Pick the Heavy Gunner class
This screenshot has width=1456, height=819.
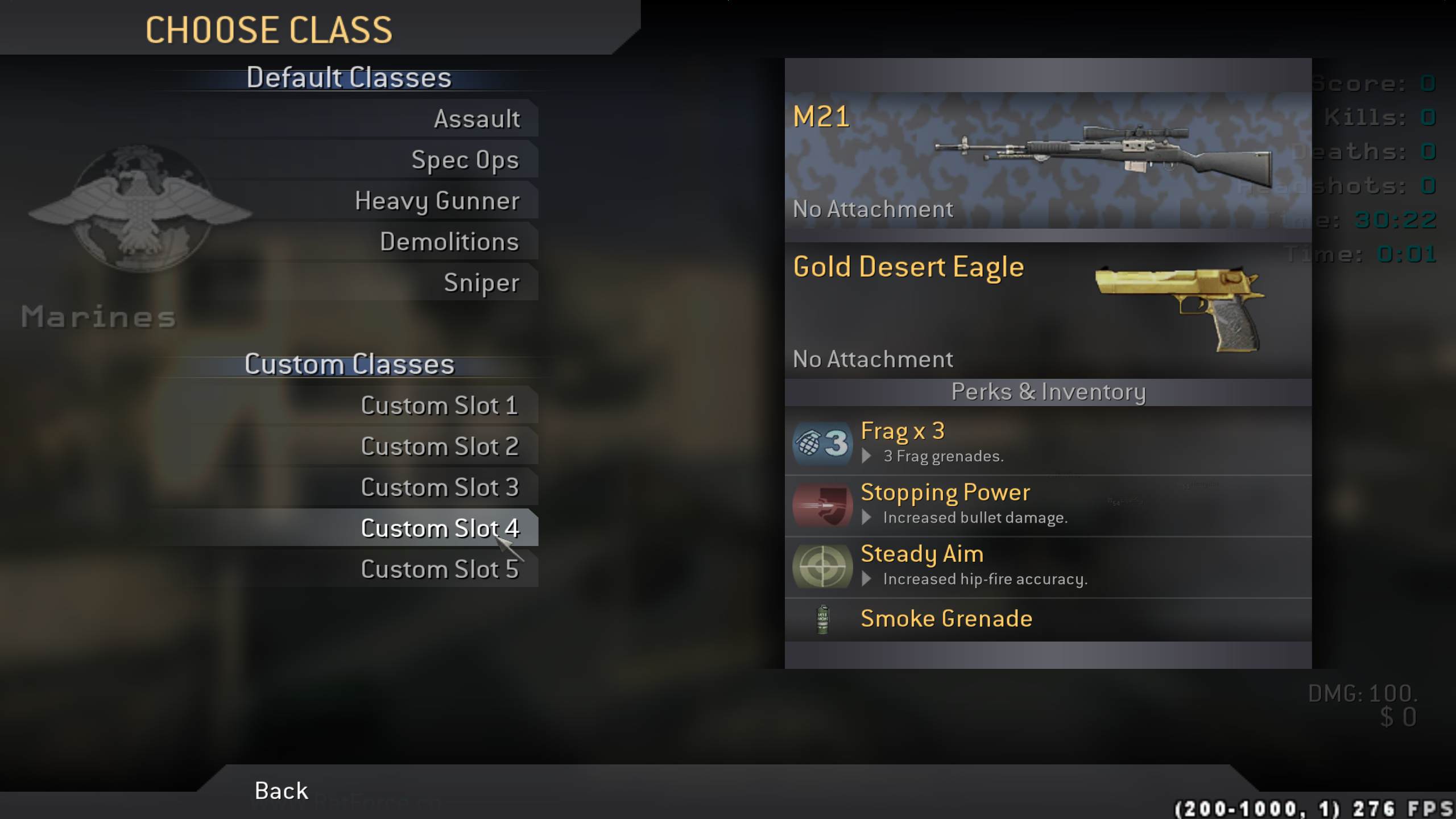(x=437, y=201)
